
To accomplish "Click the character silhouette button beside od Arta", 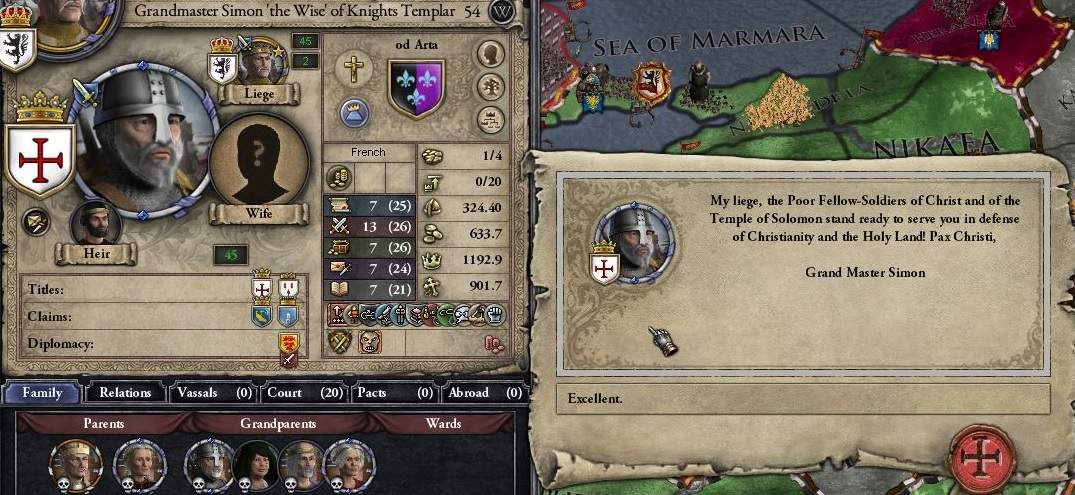I will click(490, 54).
